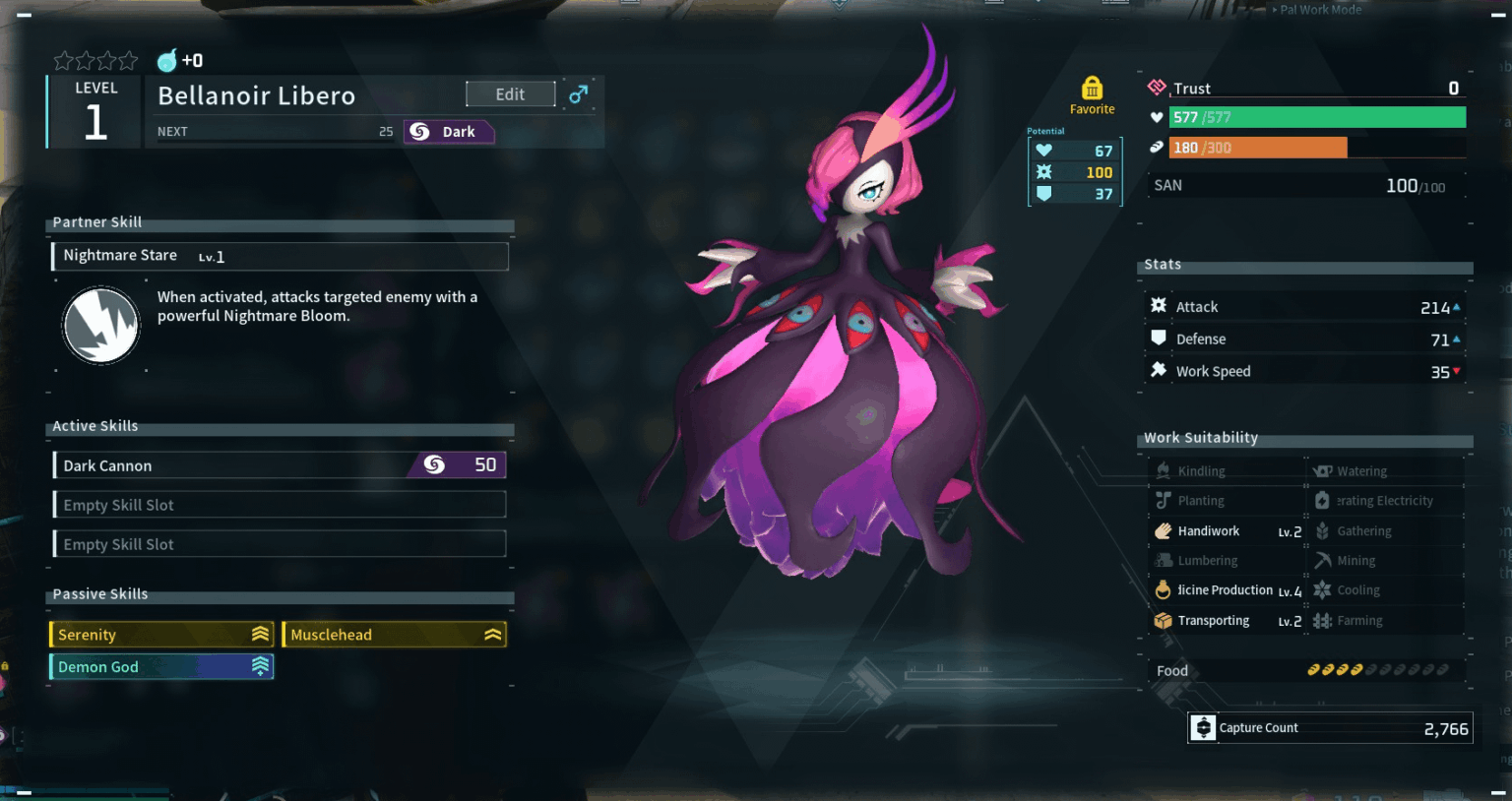
Task: Select the Handiwork work suitability entry
Action: tap(1227, 531)
